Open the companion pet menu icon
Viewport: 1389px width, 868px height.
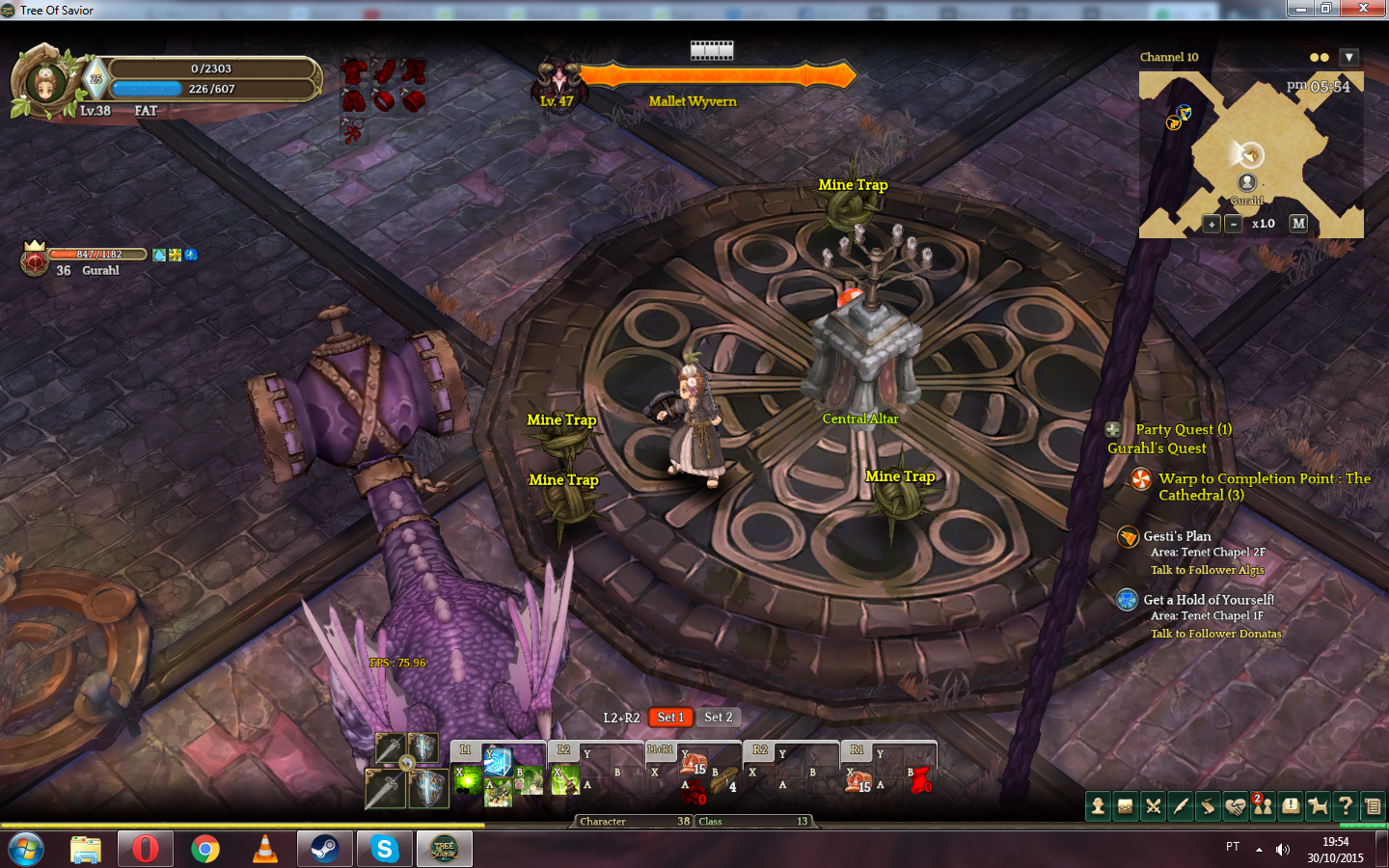1318,806
